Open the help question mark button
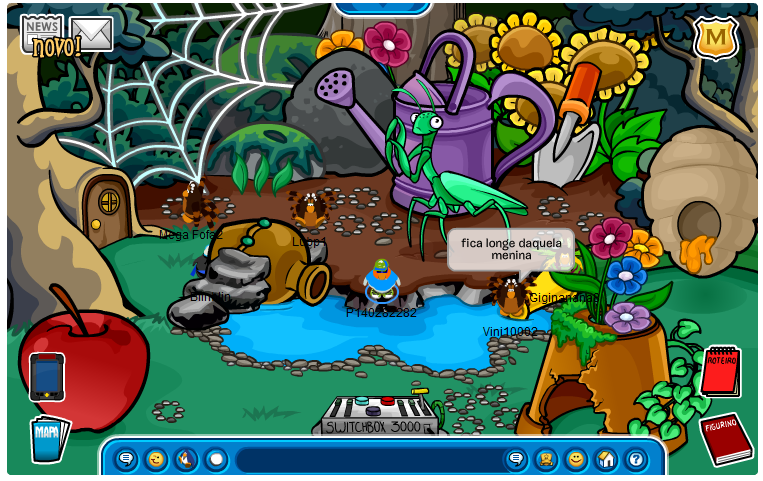The width and height of the screenshot is (763, 481). click(x=636, y=459)
